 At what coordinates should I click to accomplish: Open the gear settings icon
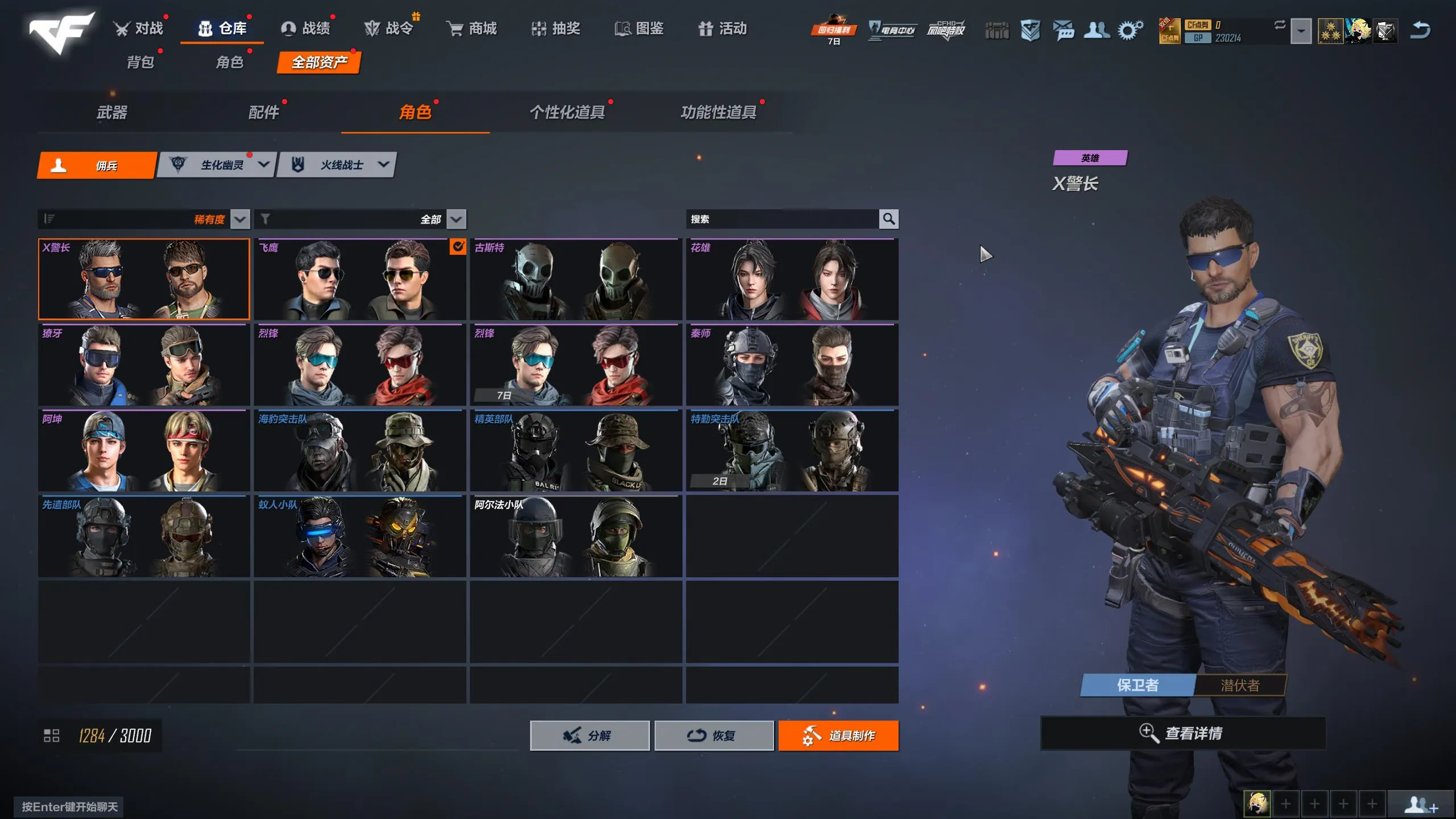tap(1130, 30)
